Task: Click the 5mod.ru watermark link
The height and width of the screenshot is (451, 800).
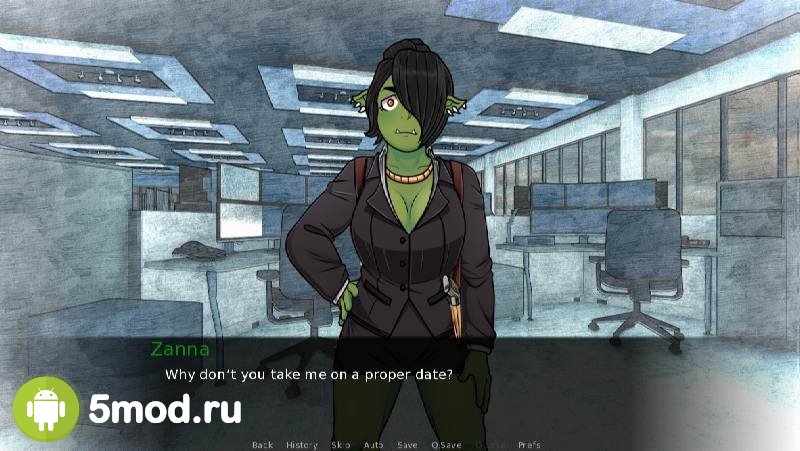Action: (164, 409)
